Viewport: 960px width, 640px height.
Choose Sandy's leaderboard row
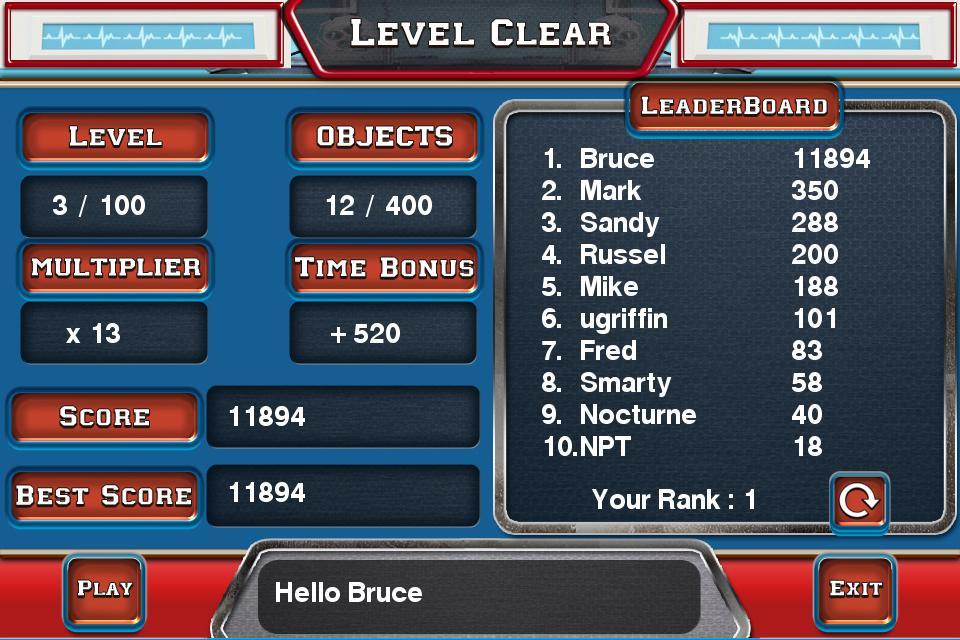pos(690,223)
